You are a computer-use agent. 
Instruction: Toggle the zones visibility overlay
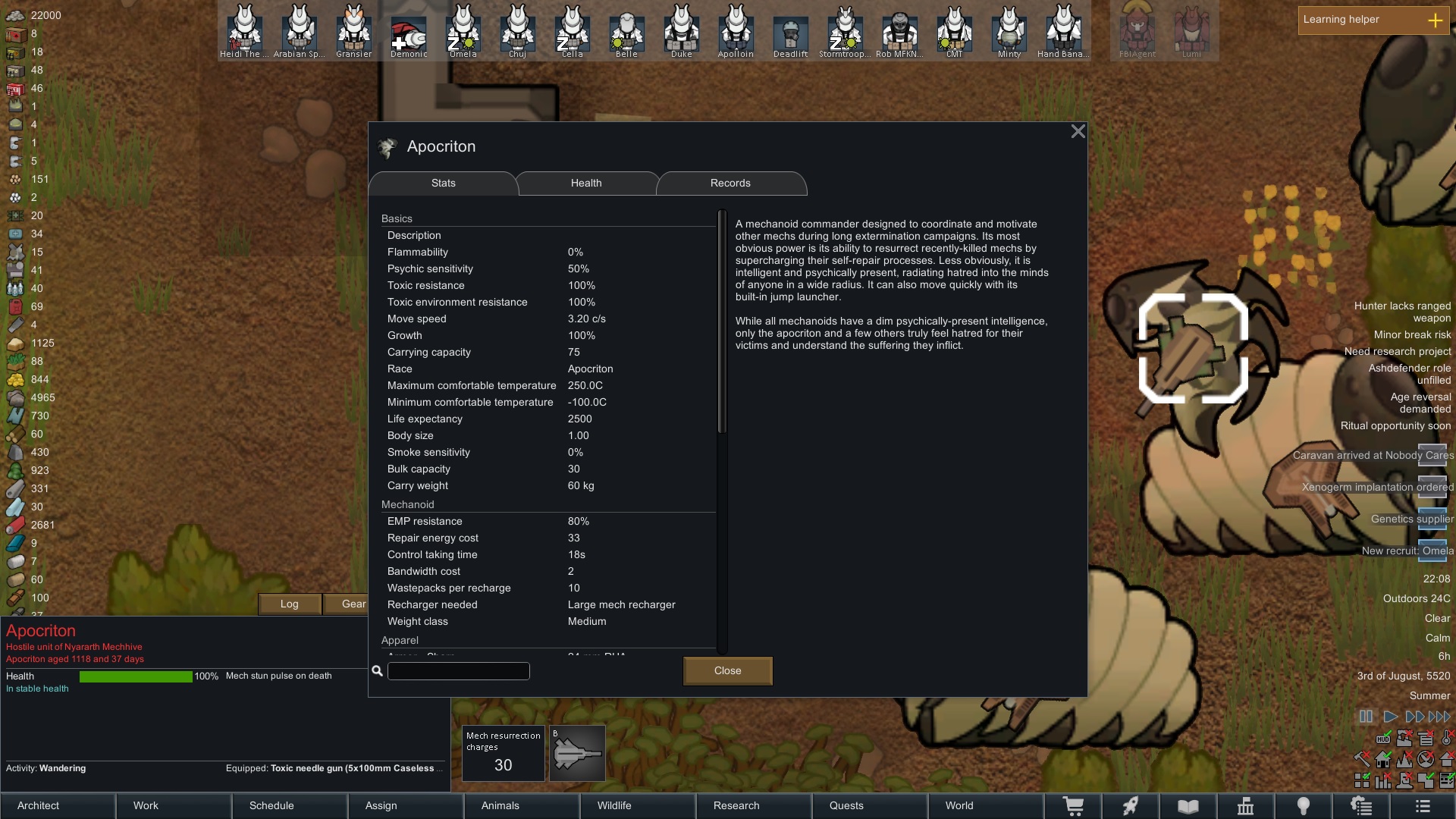tap(1361, 780)
